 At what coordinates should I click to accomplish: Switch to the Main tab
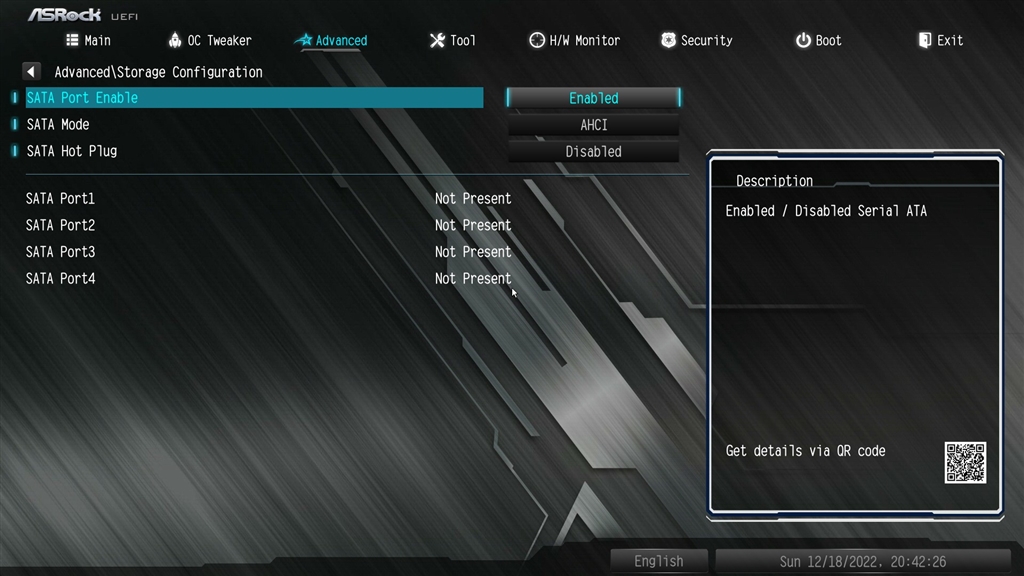pos(88,40)
